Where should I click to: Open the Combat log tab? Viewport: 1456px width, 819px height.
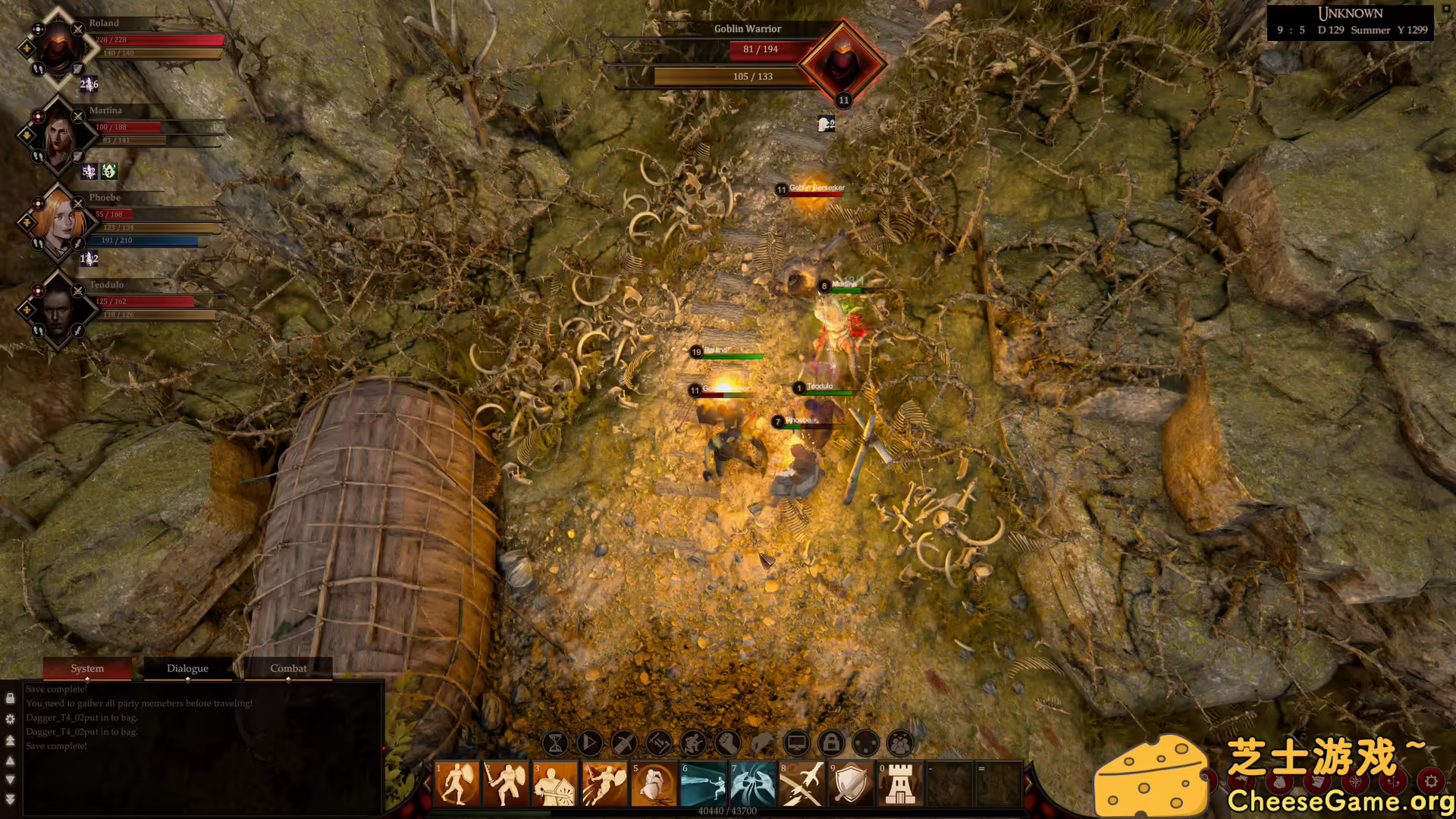(288, 668)
